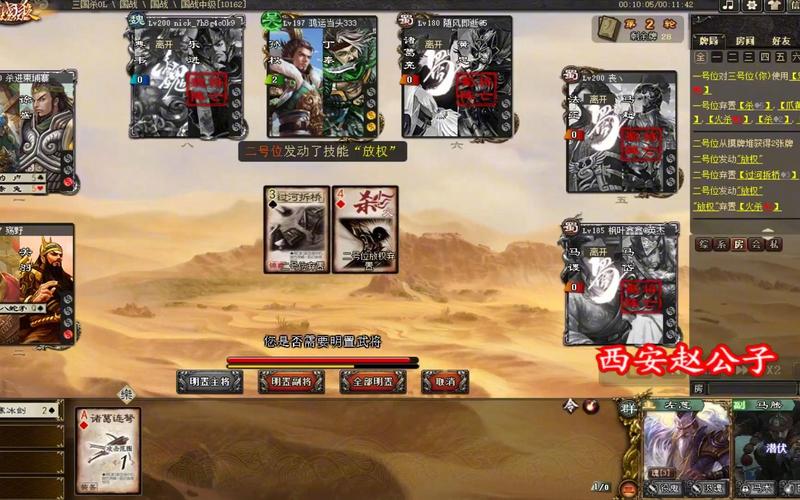The width and height of the screenshot is (800, 500).
Task: Select 全部明置 to reveal both generals
Action: coord(372,382)
